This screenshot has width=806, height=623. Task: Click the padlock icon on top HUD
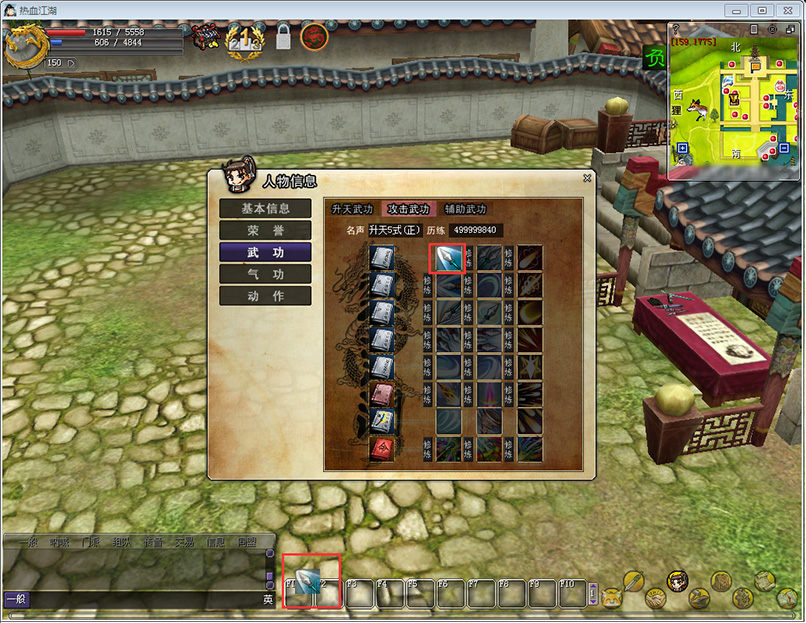pyautogui.click(x=283, y=39)
